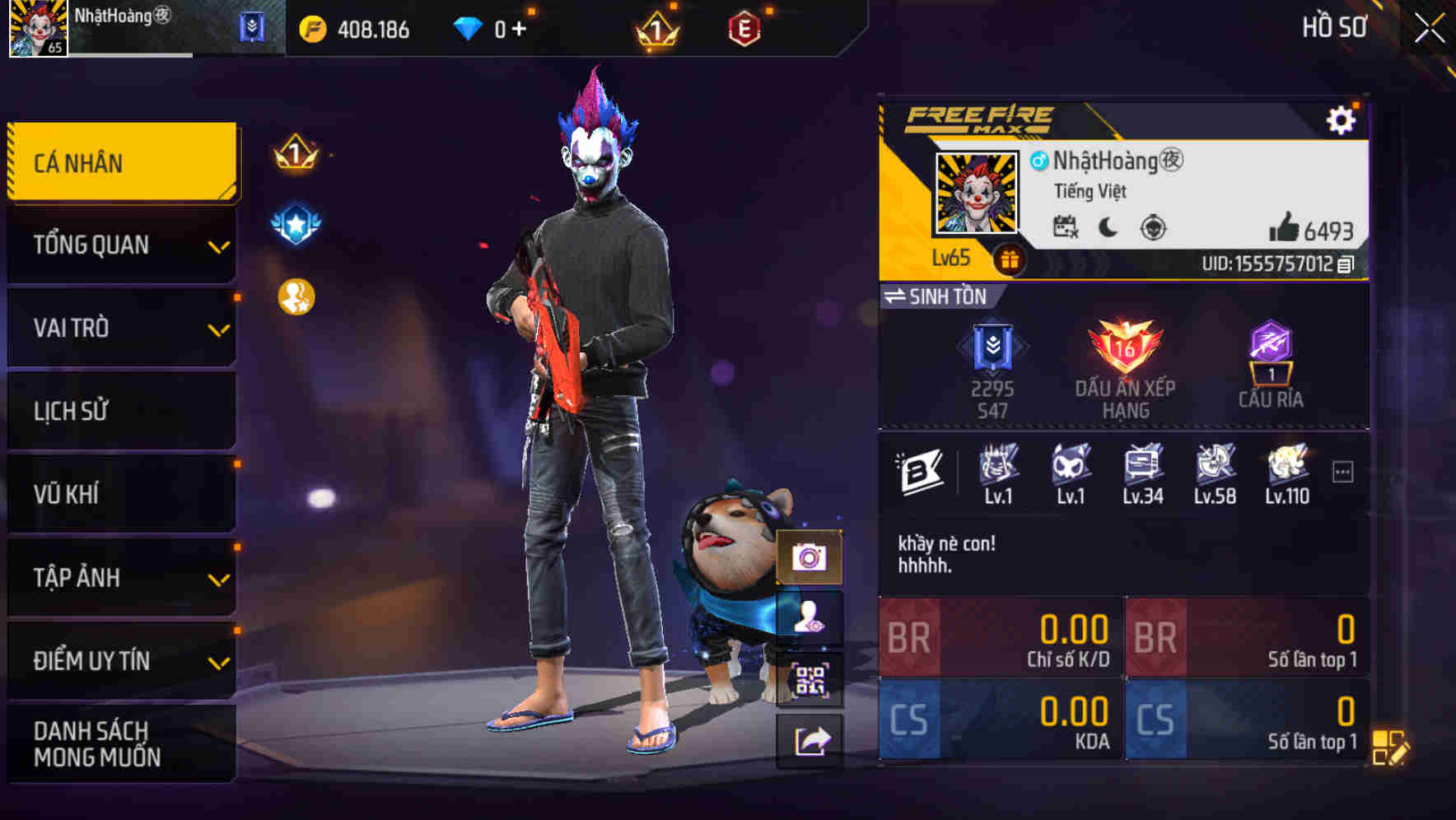Open the settings gear on profile card

[x=1342, y=119]
